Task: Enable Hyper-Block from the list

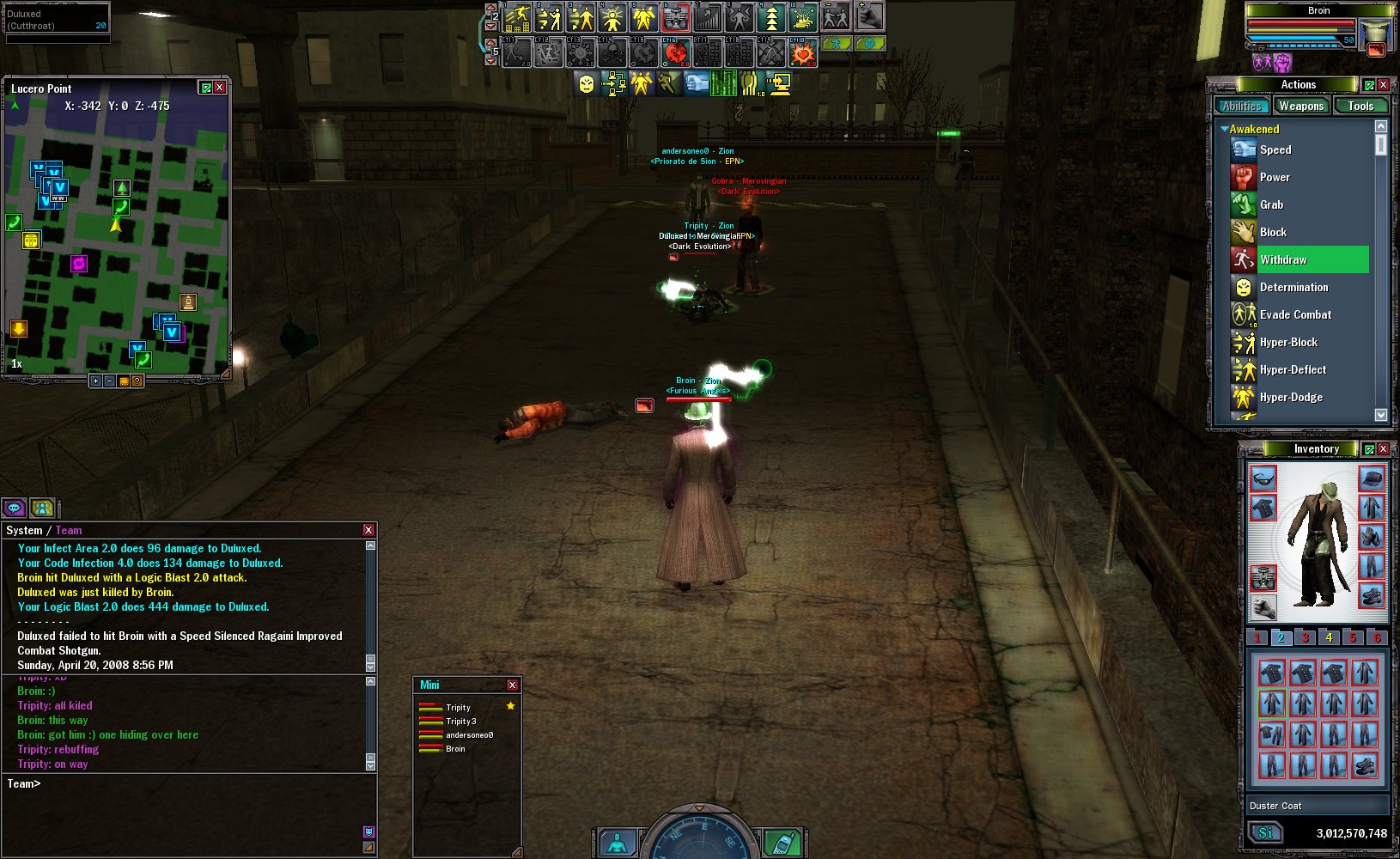Action: [1288, 342]
